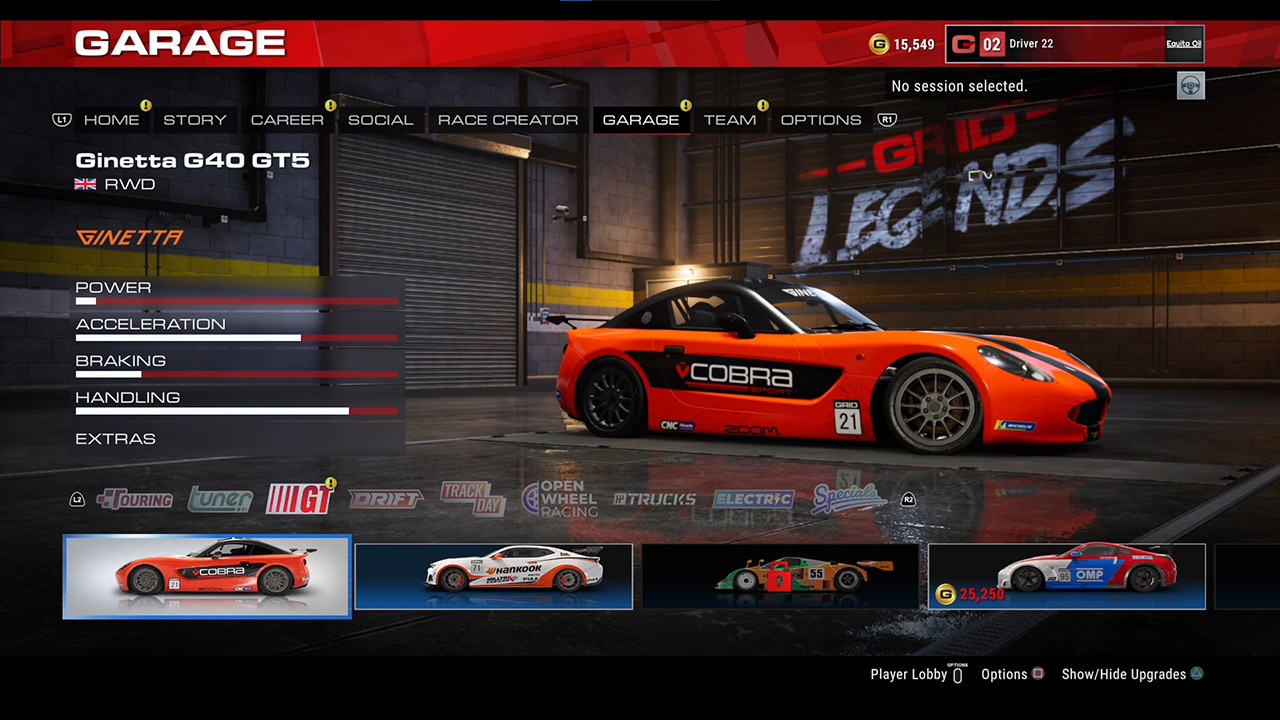Select the green and orange number 55 car
The image size is (1280, 720).
tap(780, 577)
